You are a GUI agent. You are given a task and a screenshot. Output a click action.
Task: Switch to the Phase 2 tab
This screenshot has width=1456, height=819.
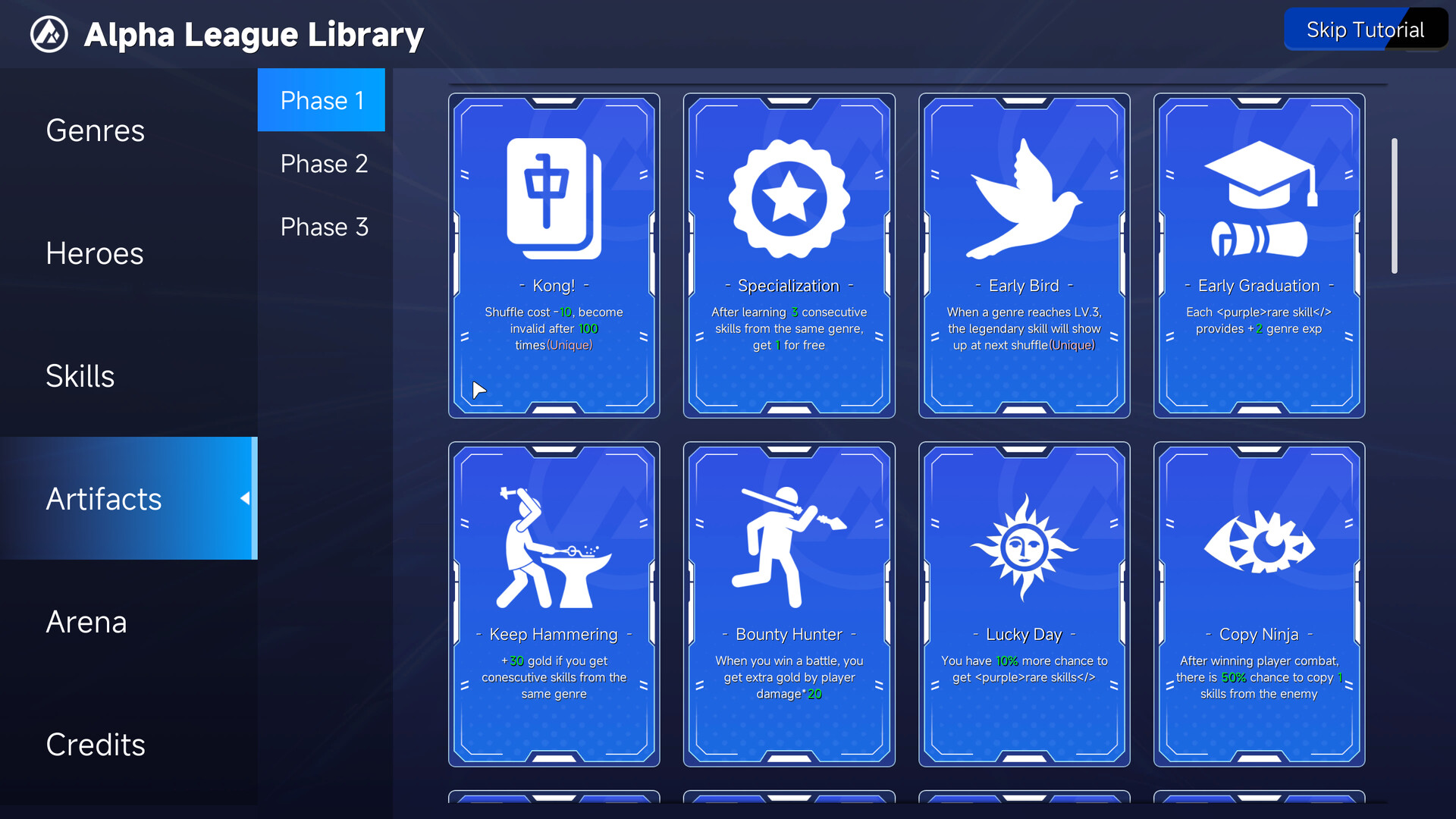[x=323, y=163]
